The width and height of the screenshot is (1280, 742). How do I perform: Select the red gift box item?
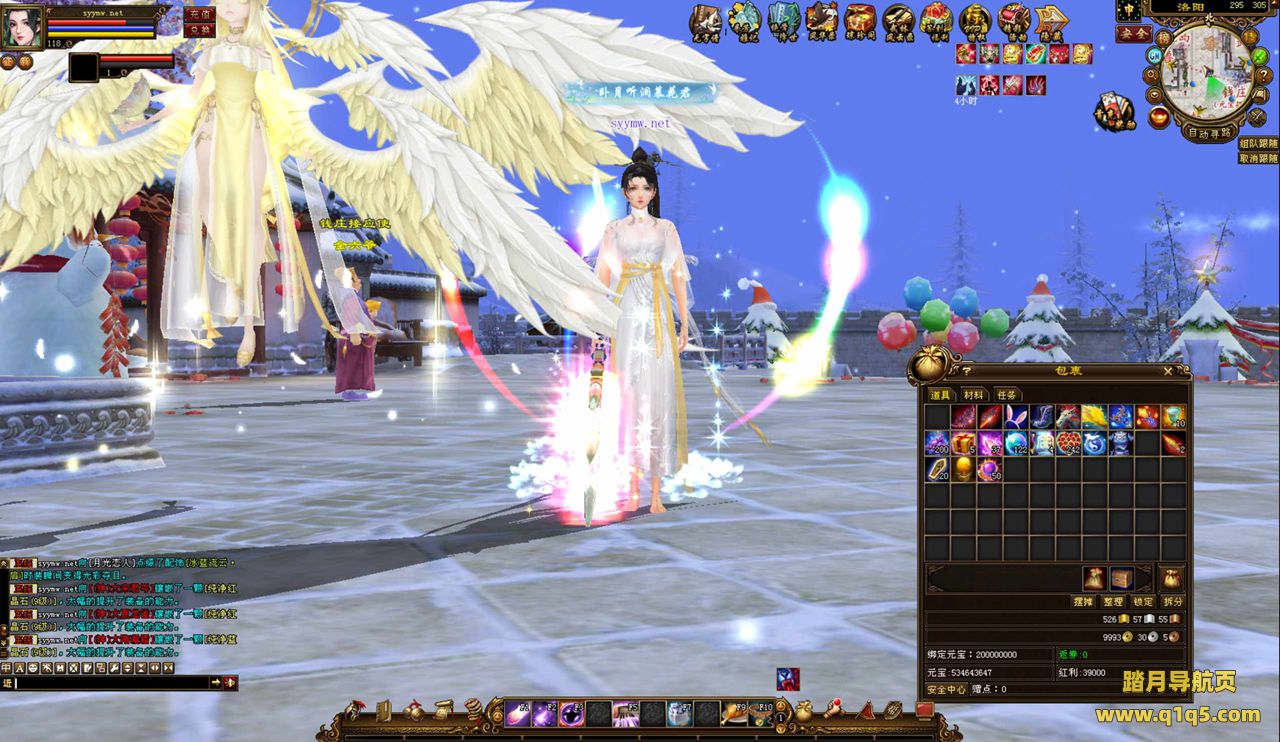(x=963, y=443)
